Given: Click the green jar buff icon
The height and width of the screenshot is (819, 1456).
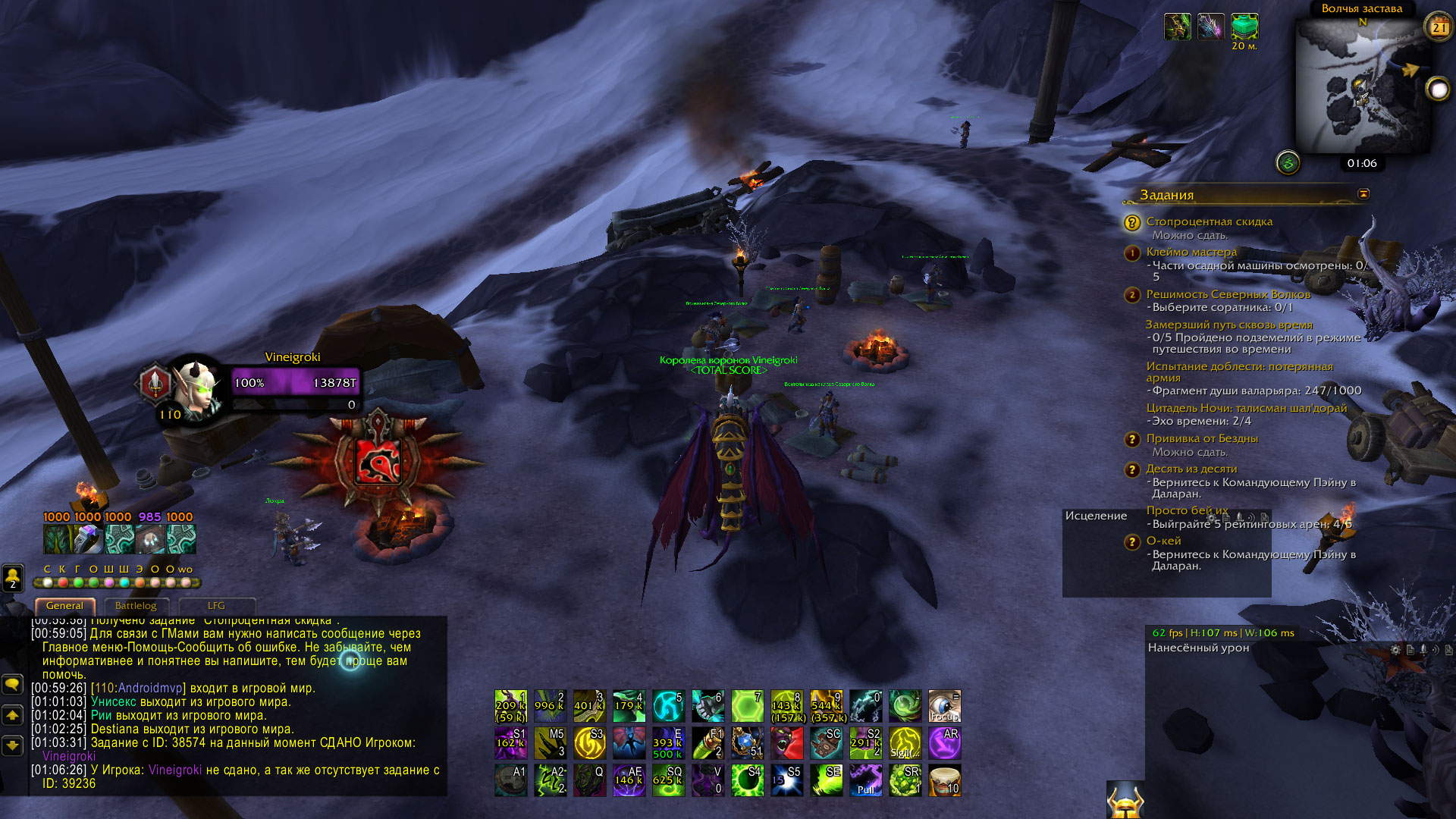Looking at the screenshot, I should (x=1244, y=27).
